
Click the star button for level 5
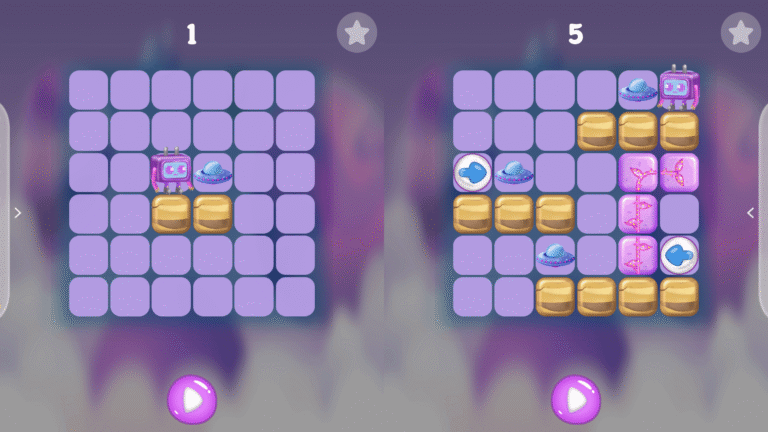[740, 33]
